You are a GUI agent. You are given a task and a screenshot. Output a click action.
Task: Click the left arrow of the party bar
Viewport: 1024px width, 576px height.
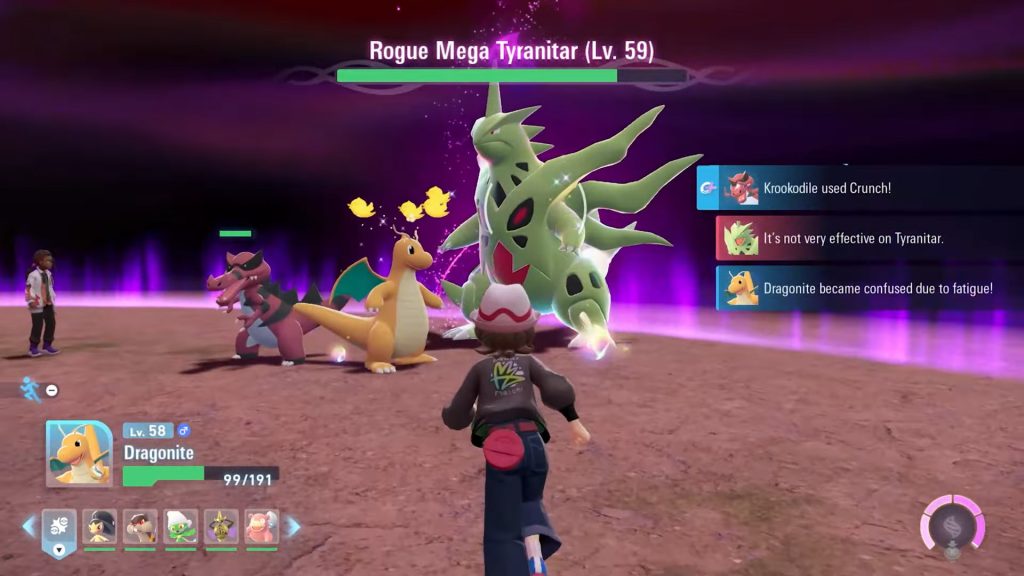coord(29,526)
